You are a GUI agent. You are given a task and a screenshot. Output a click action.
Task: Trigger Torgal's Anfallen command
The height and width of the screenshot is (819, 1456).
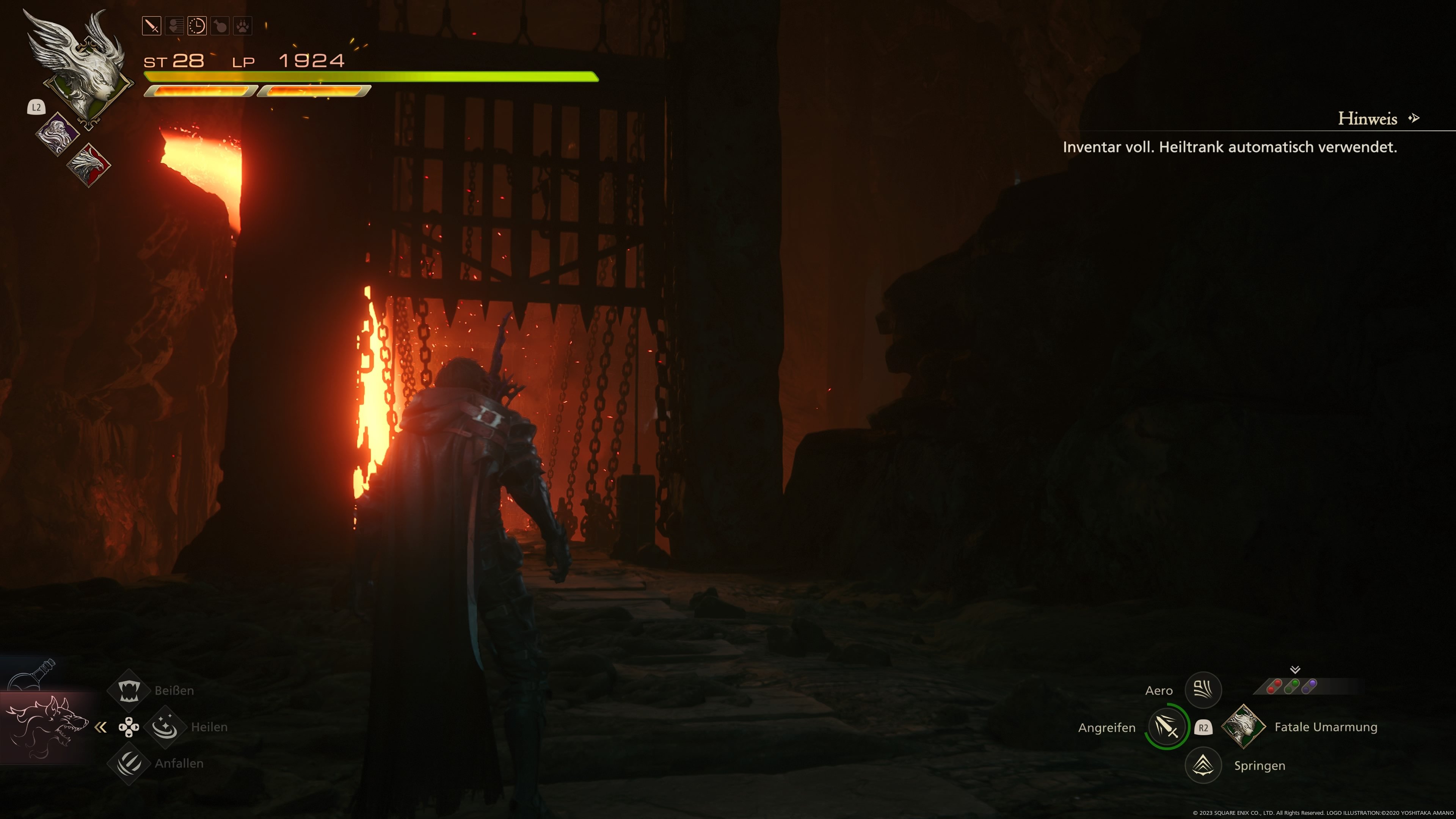(x=129, y=763)
